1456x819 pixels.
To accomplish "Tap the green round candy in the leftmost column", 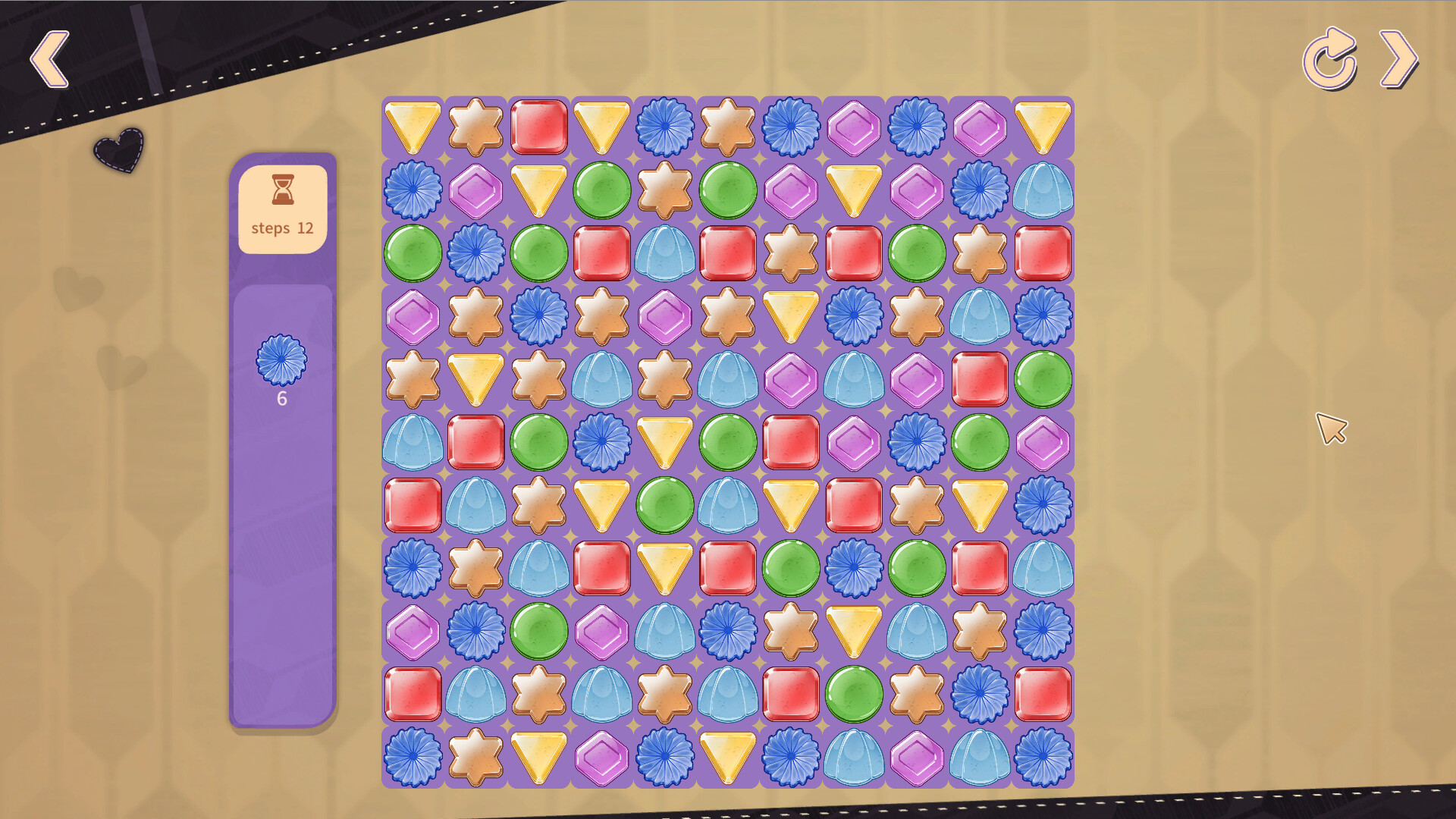I will [x=413, y=253].
